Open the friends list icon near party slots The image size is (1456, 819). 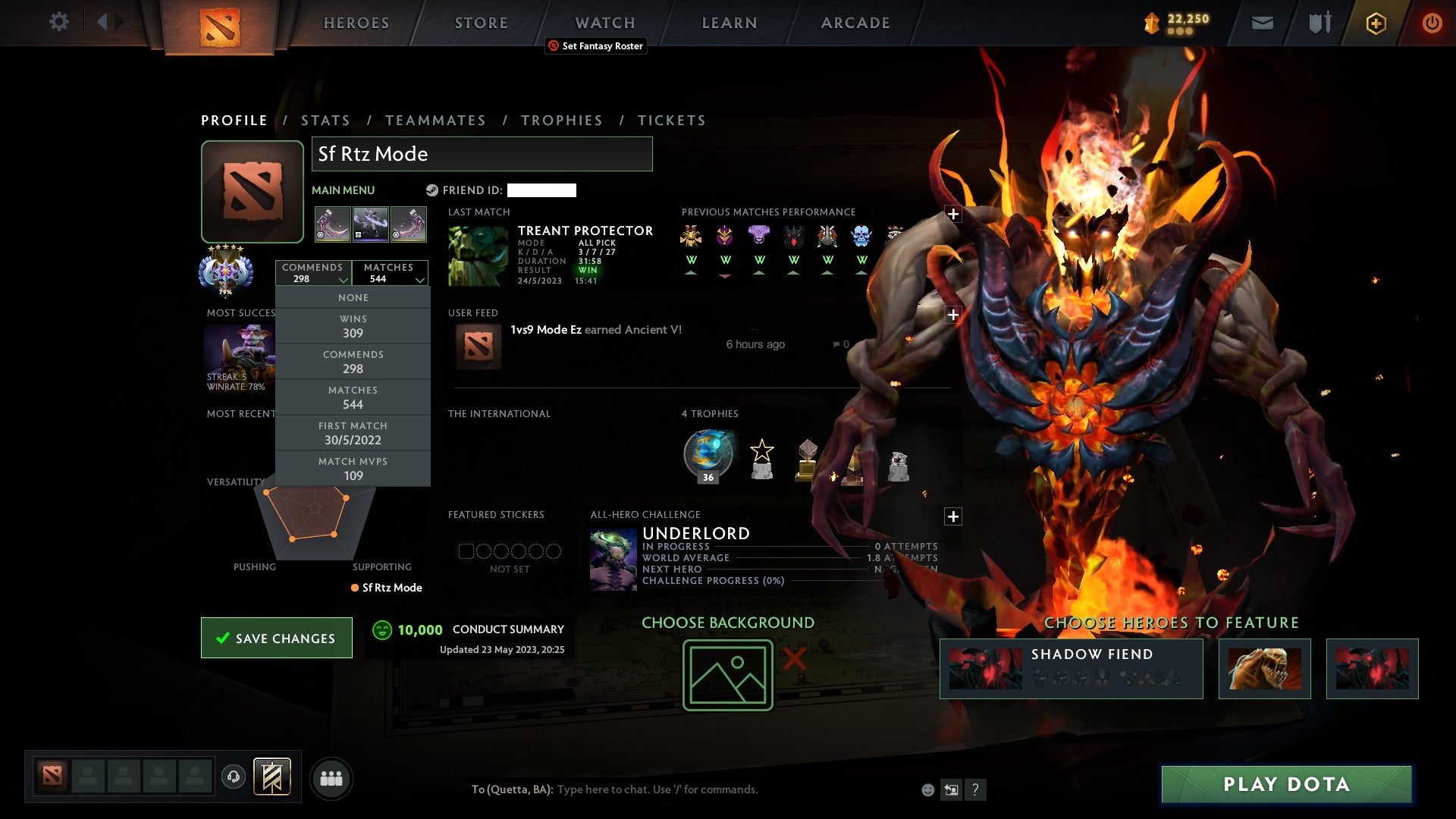pos(331,777)
